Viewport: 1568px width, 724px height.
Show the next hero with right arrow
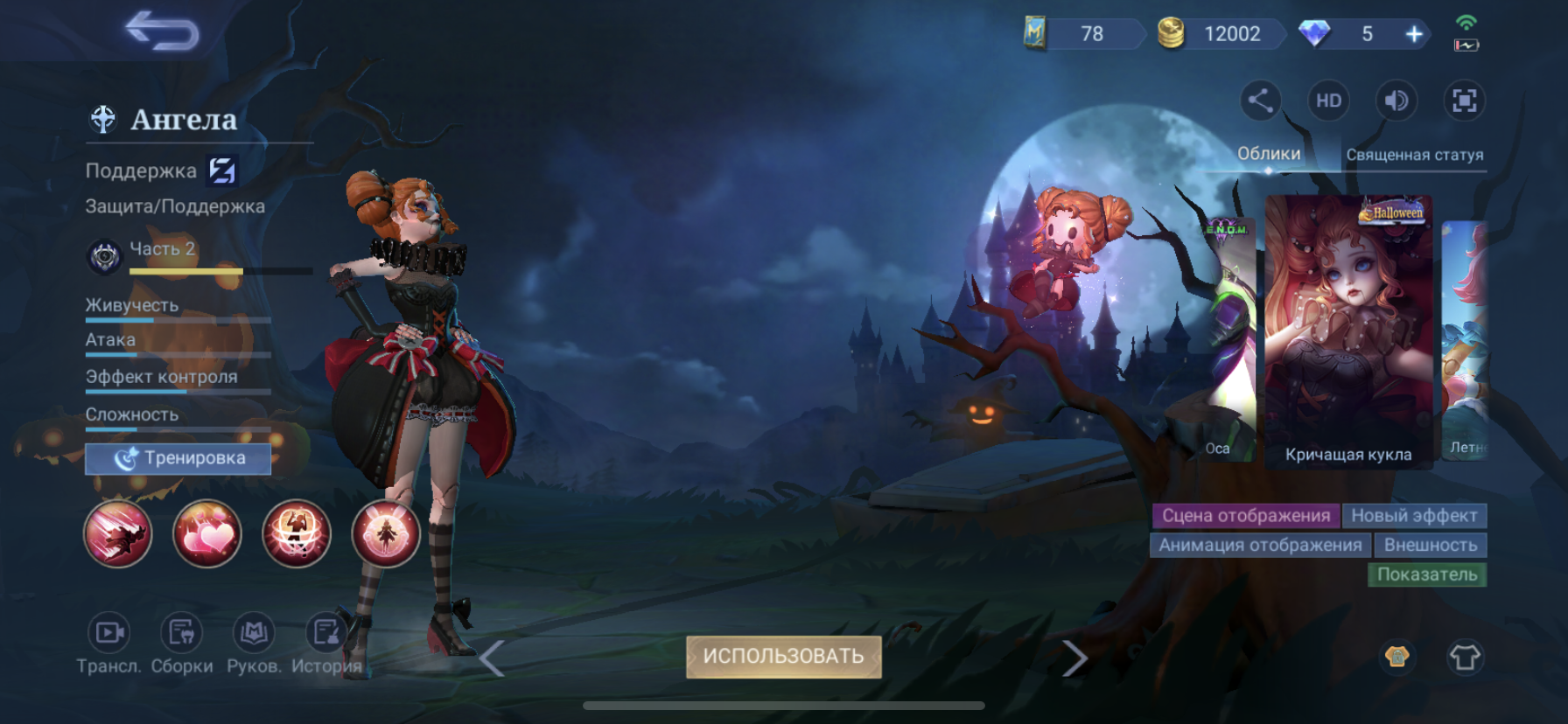(1074, 658)
